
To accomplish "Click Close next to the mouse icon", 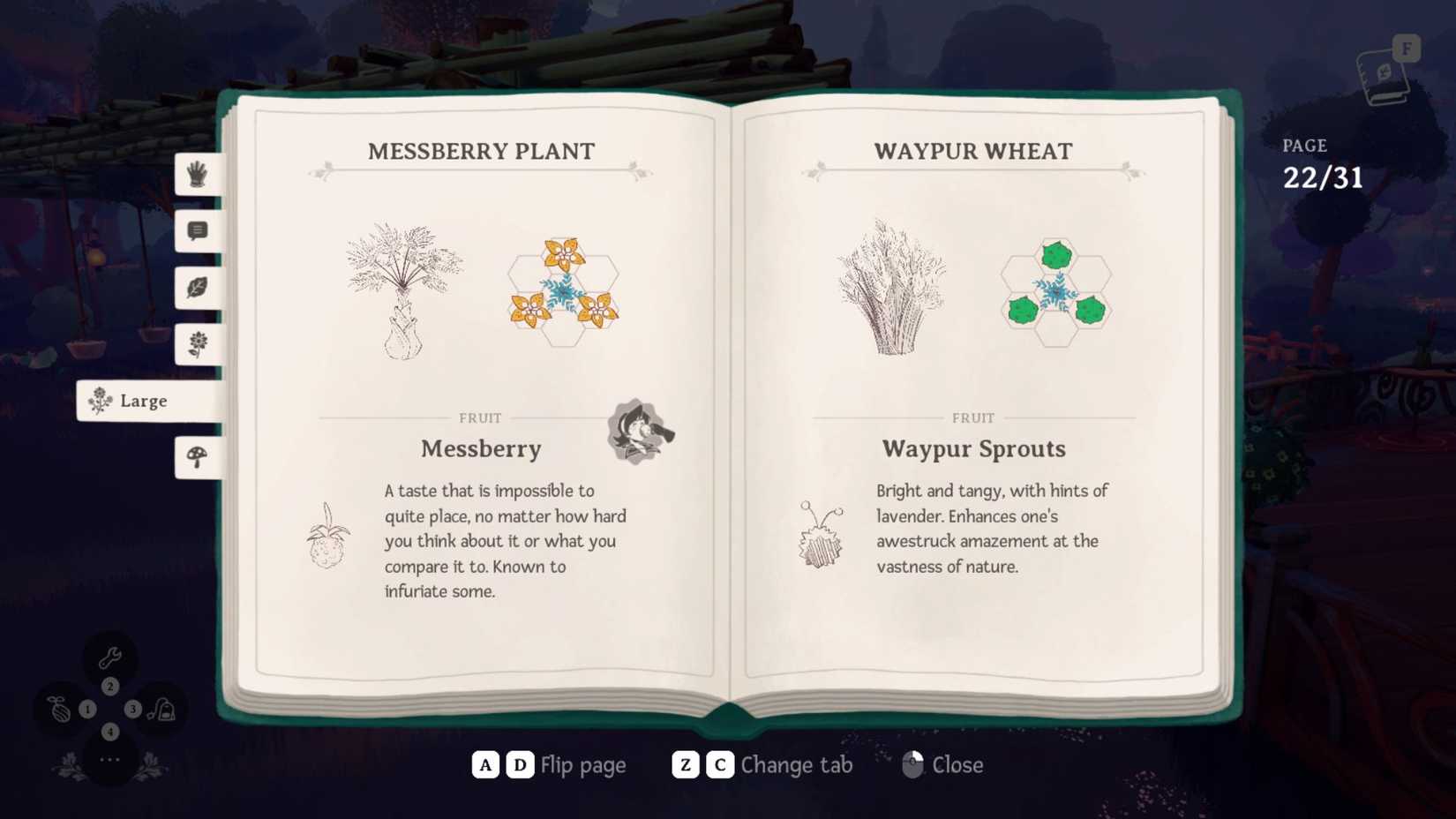I will (x=957, y=764).
